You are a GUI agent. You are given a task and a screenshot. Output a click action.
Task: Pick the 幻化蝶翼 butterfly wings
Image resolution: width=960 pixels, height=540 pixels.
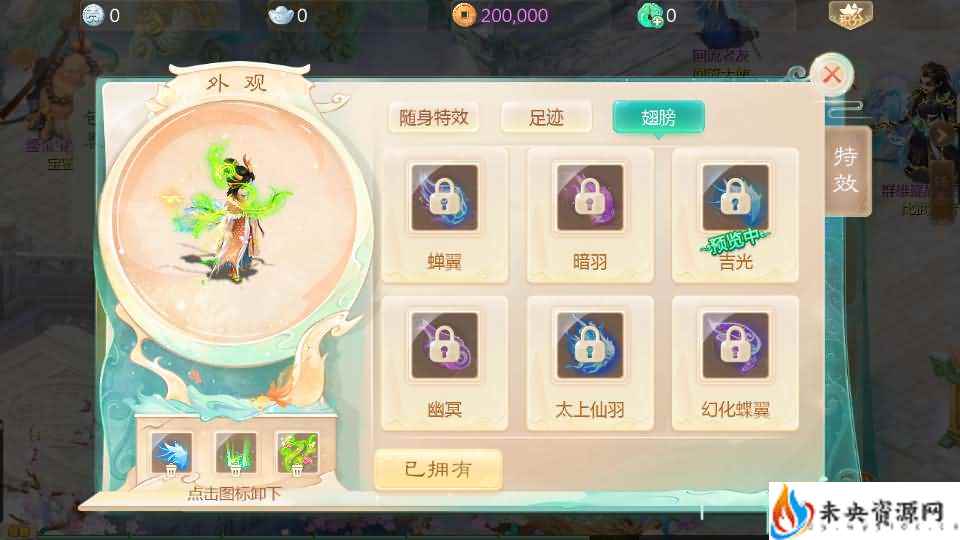tap(735, 357)
